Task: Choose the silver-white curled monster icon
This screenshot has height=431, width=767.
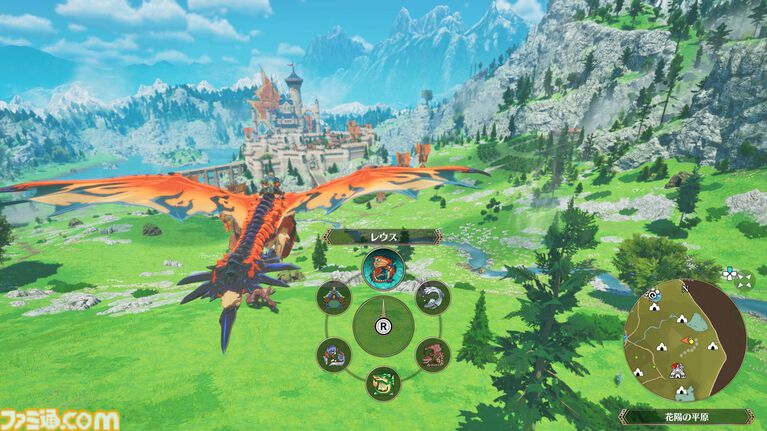Action: pyautogui.click(x=431, y=297)
